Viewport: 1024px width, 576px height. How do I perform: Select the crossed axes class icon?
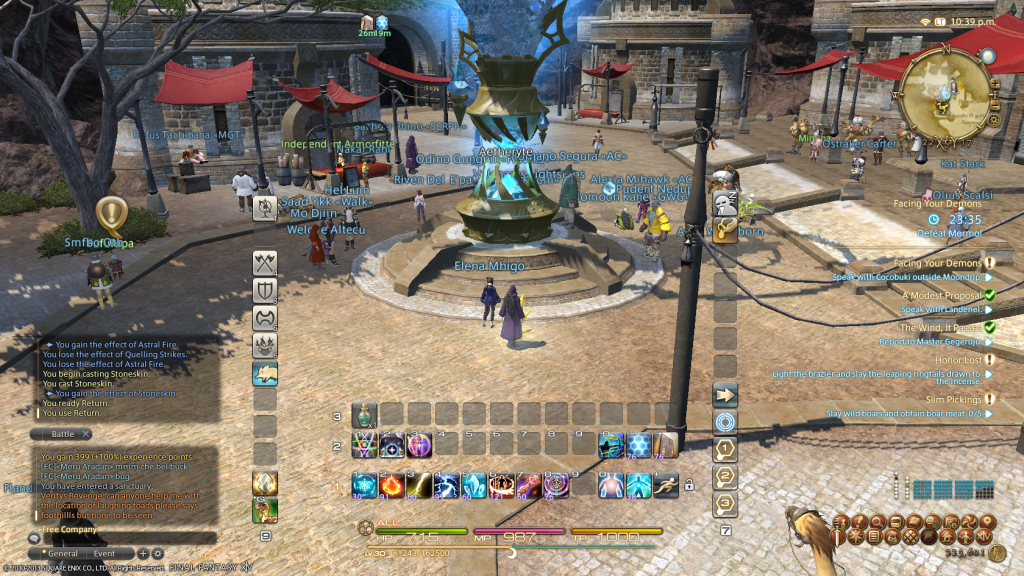[x=265, y=263]
